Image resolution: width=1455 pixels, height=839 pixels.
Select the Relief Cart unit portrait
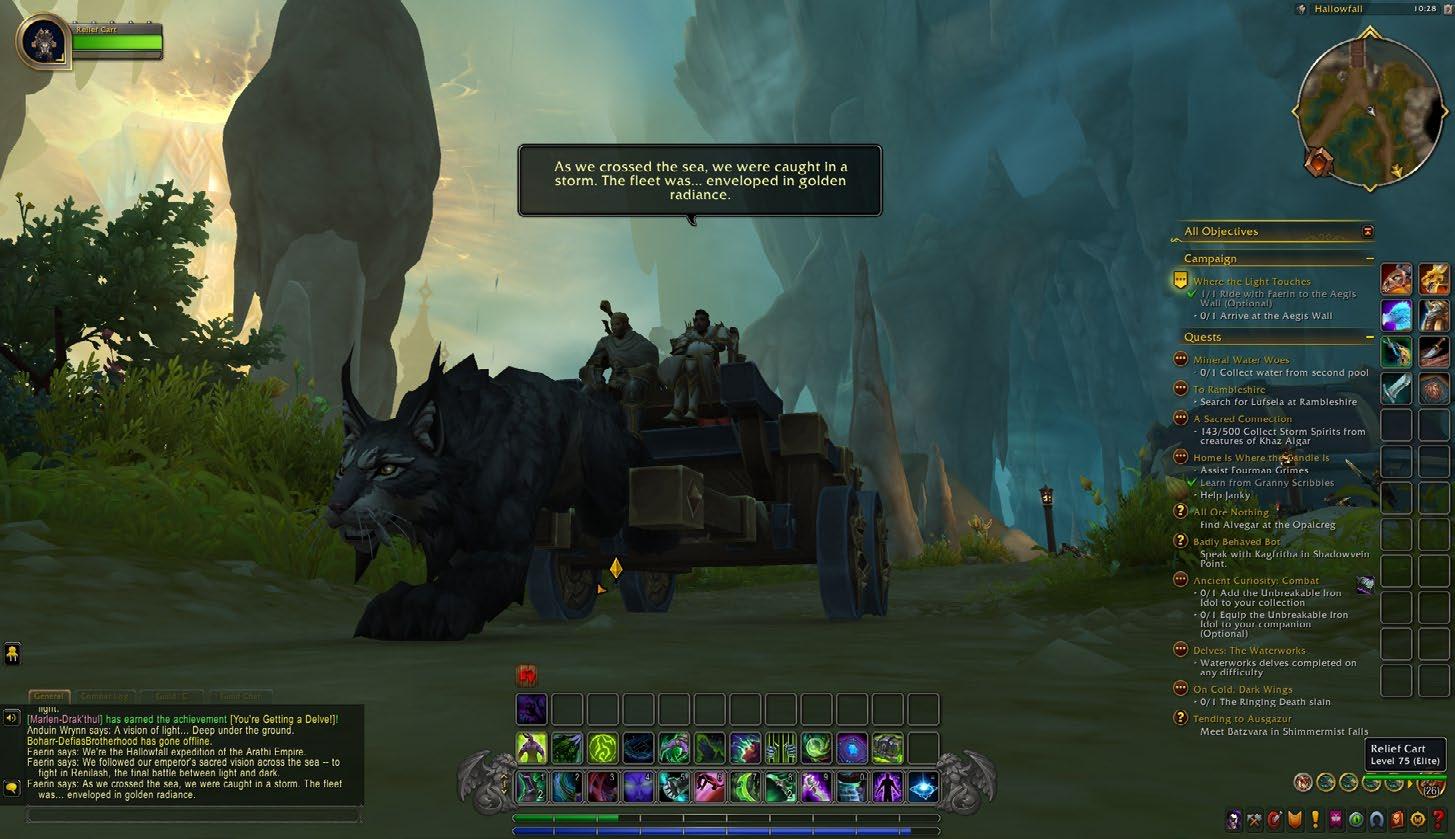[42, 41]
